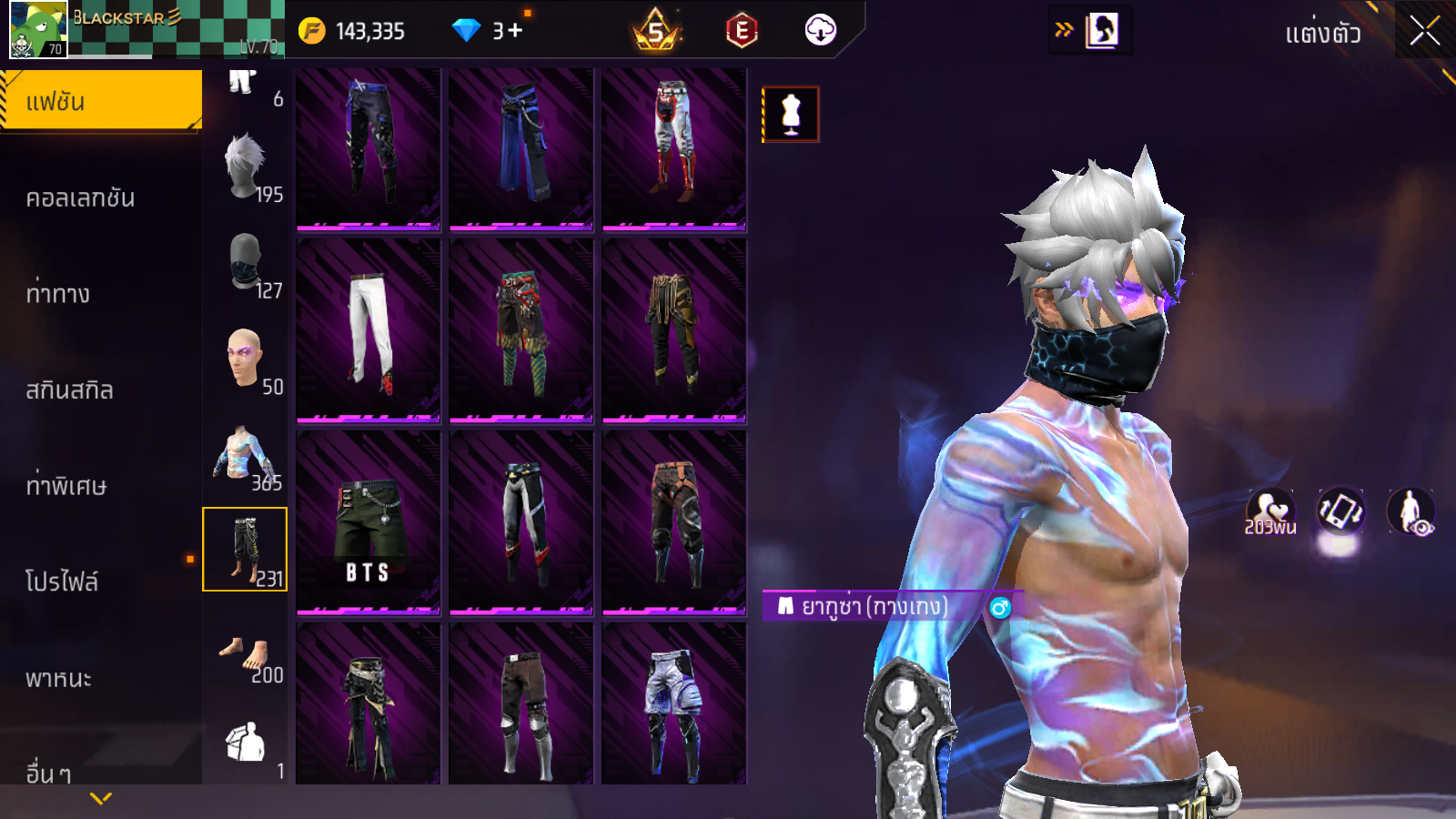Switch to the ท่าทาง emotes menu
The height and width of the screenshot is (819, 1456).
57,294
